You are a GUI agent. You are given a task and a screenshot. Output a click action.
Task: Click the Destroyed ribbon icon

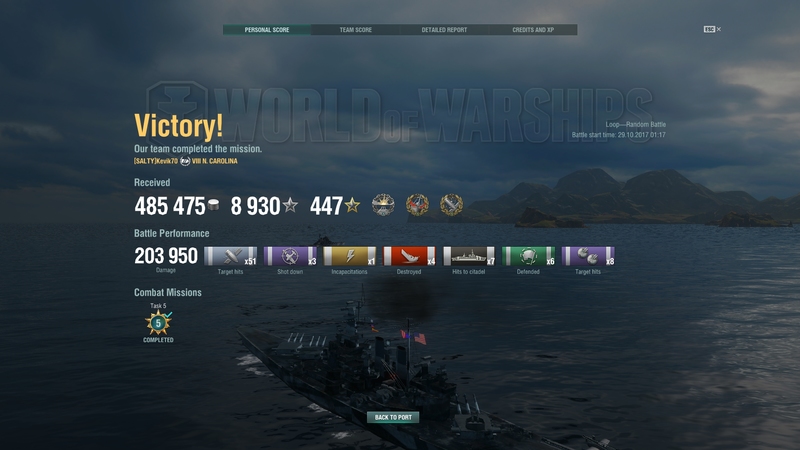pyautogui.click(x=410, y=256)
